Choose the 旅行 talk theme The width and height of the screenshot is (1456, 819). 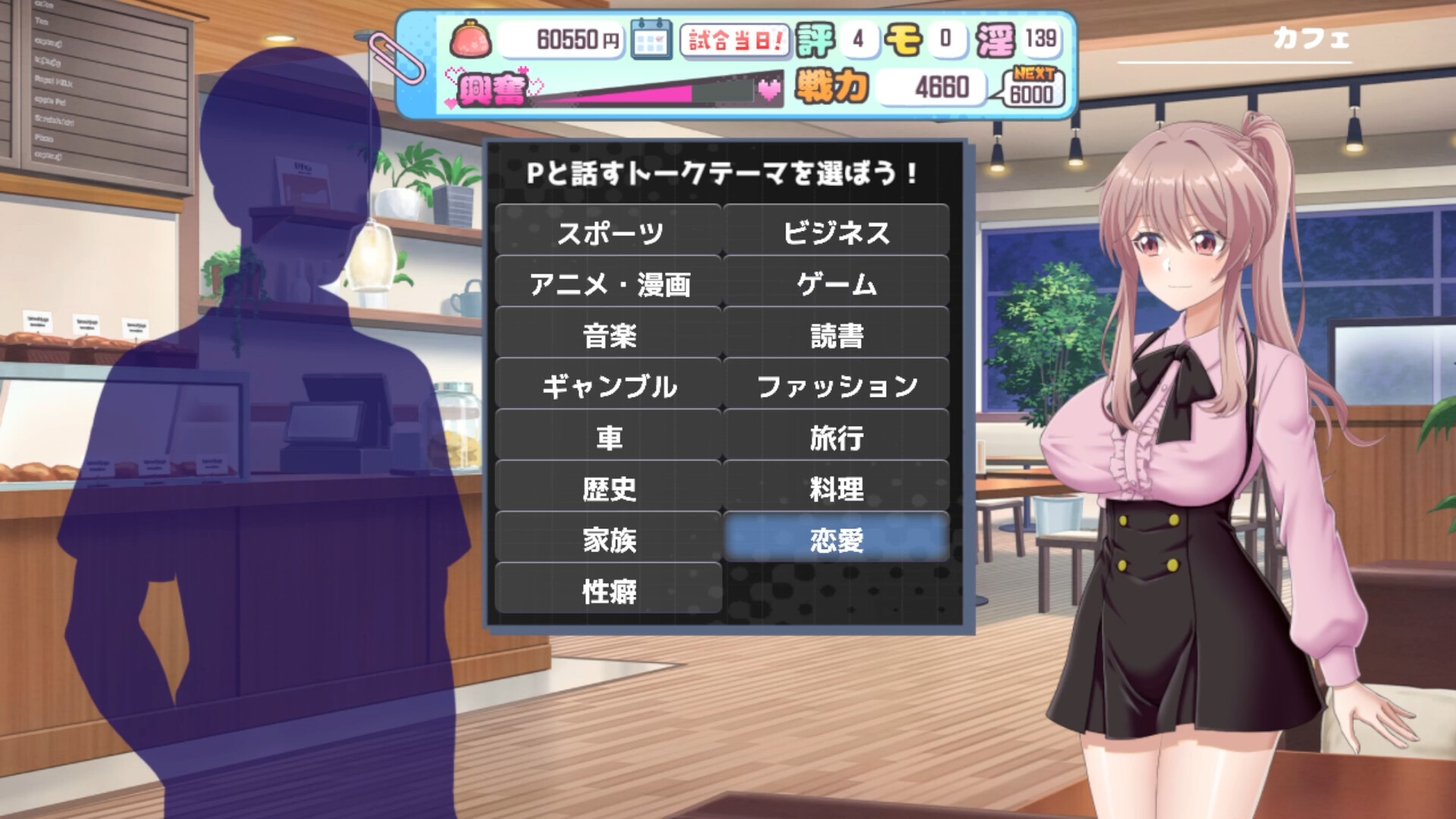pos(836,438)
